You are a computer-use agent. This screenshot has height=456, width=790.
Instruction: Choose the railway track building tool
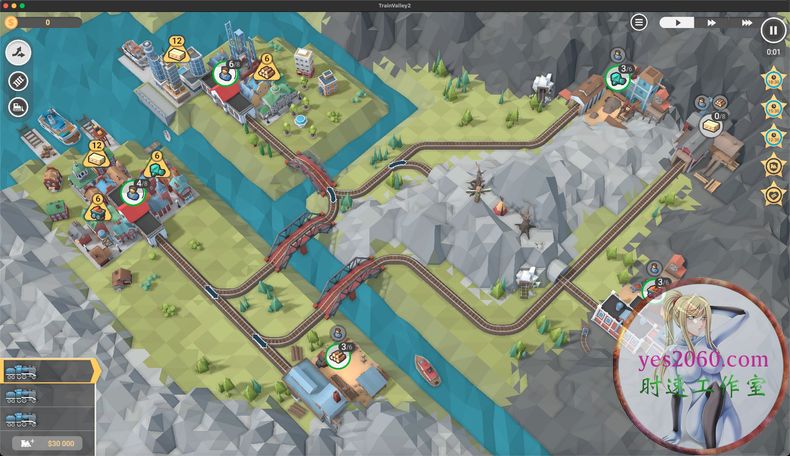(19, 80)
